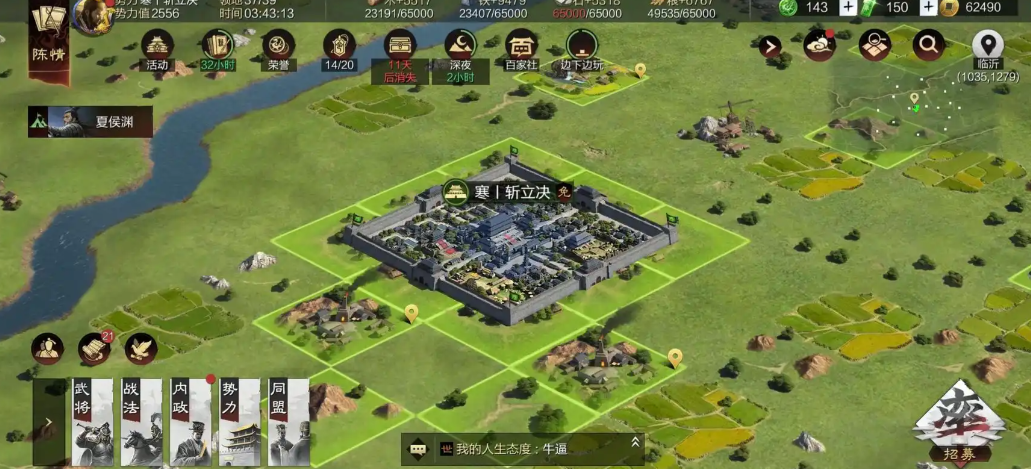This screenshot has height=469, width=1031.
Task: Open the scroll icon with 21 badge
Action: point(94,348)
